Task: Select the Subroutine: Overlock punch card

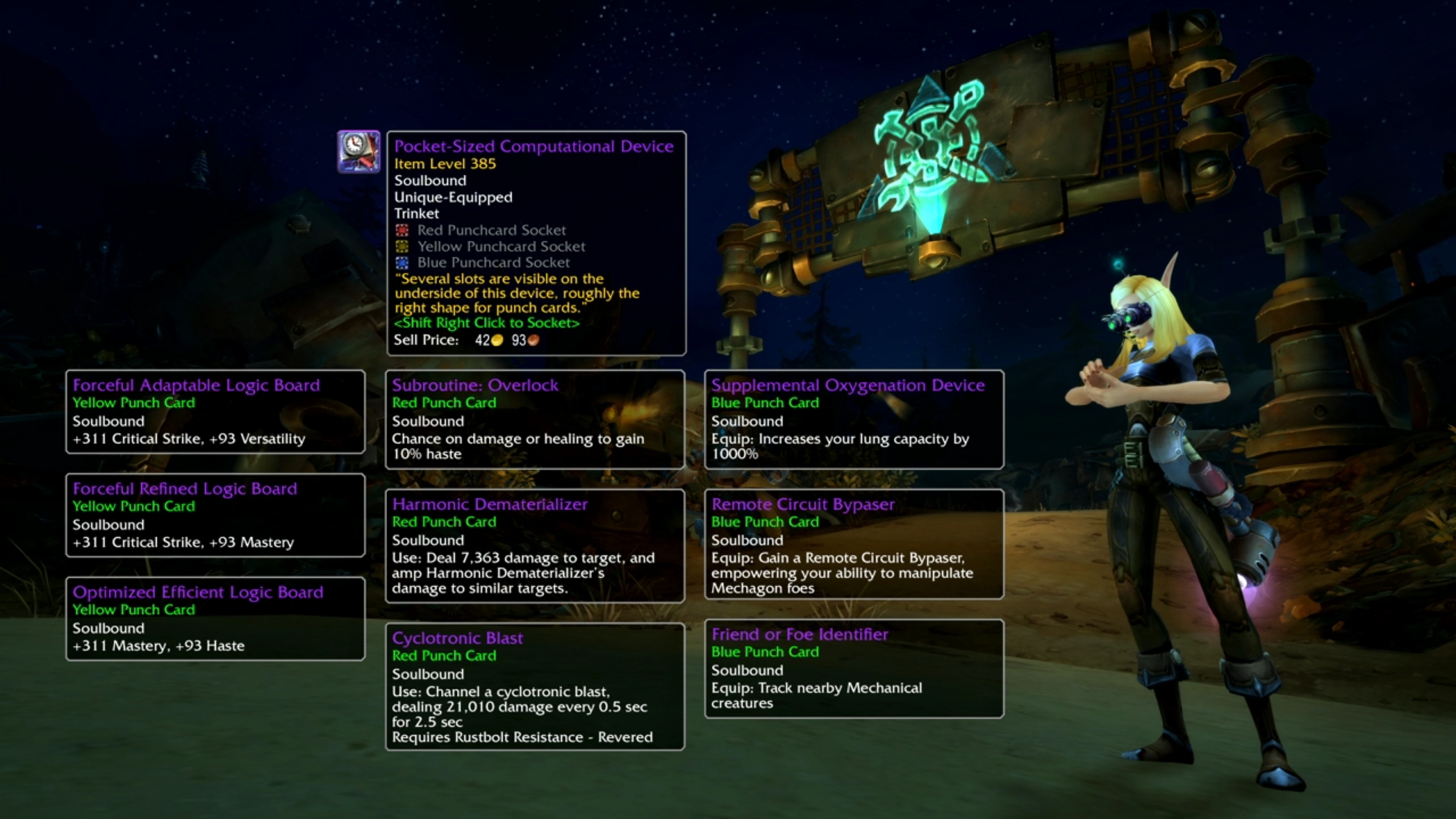Action: [535, 419]
